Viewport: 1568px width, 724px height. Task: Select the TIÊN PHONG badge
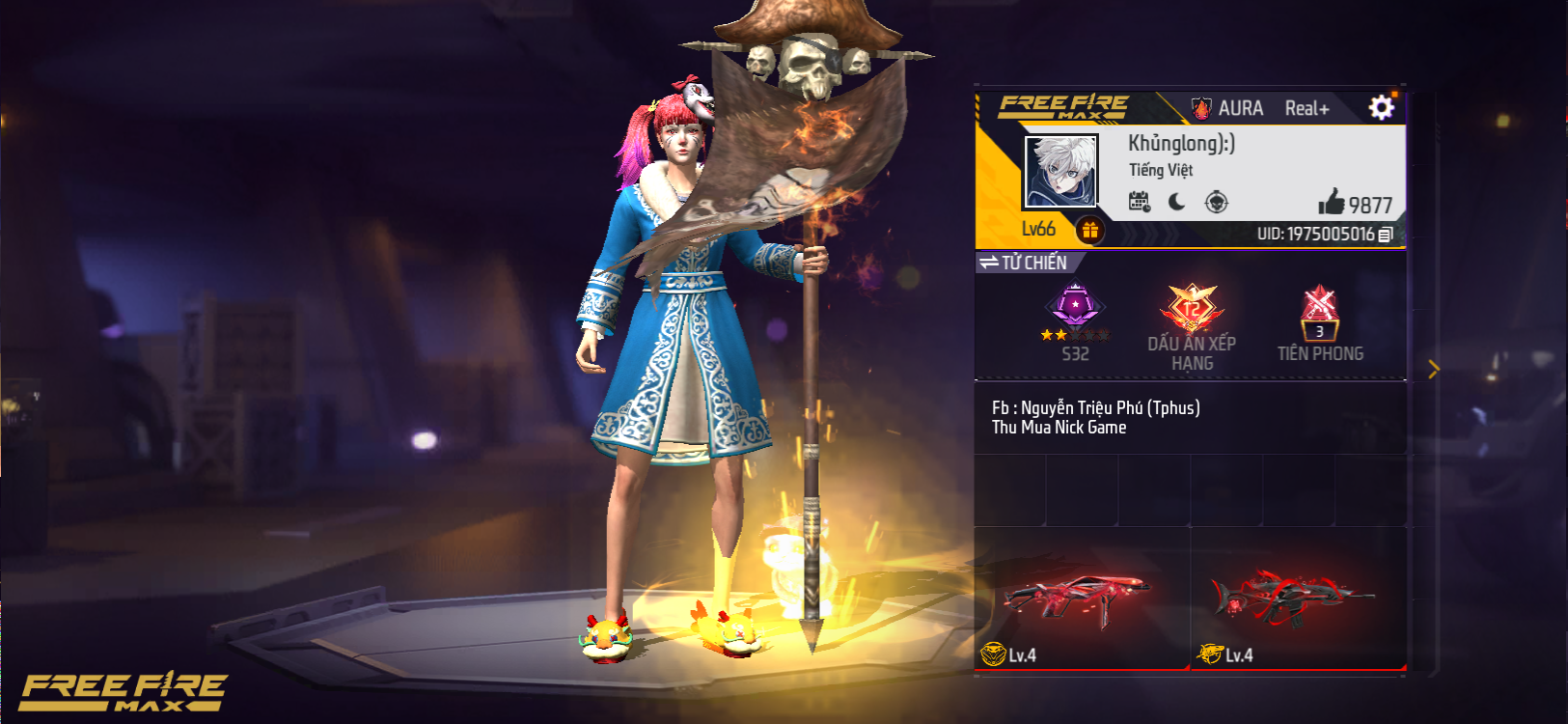click(1319, 323)
